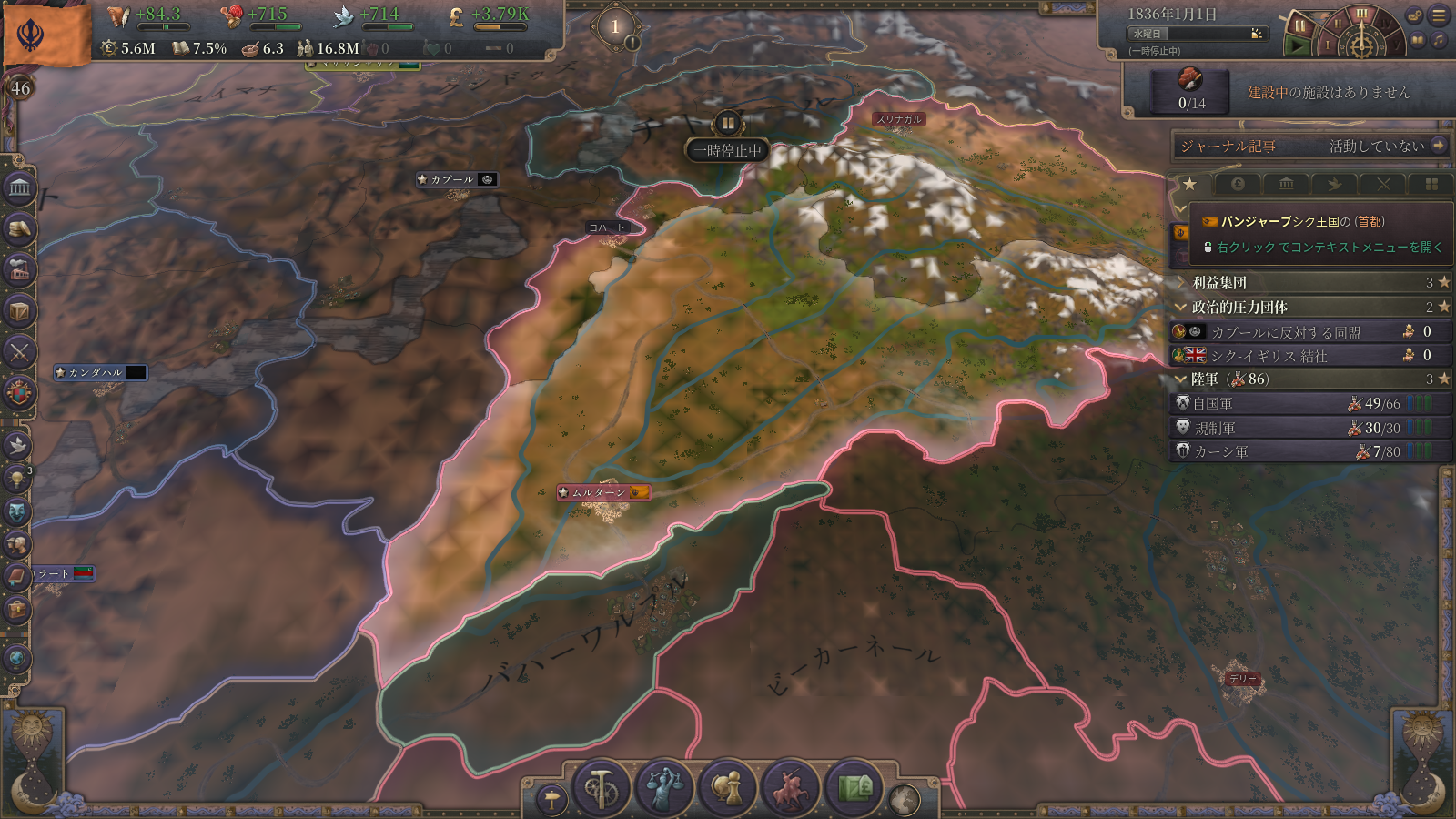Set game speed to level III
The width and height of the screenshot is (1456, 819).
pos(1361,15)
